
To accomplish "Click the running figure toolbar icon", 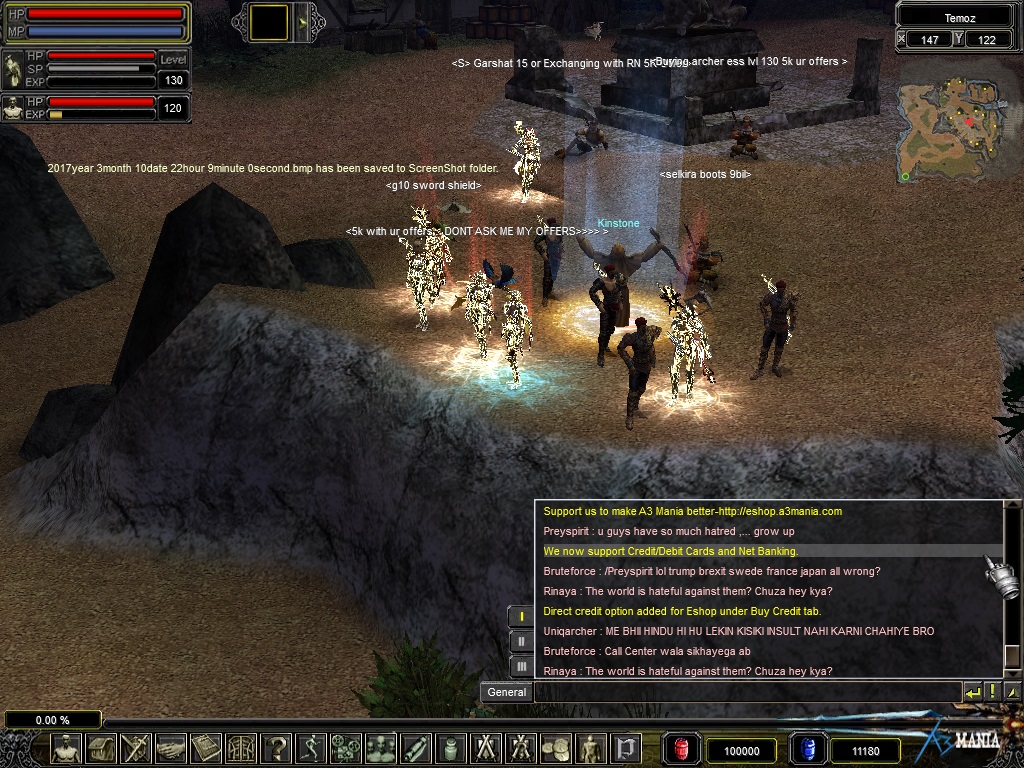I will pos(312,748).
